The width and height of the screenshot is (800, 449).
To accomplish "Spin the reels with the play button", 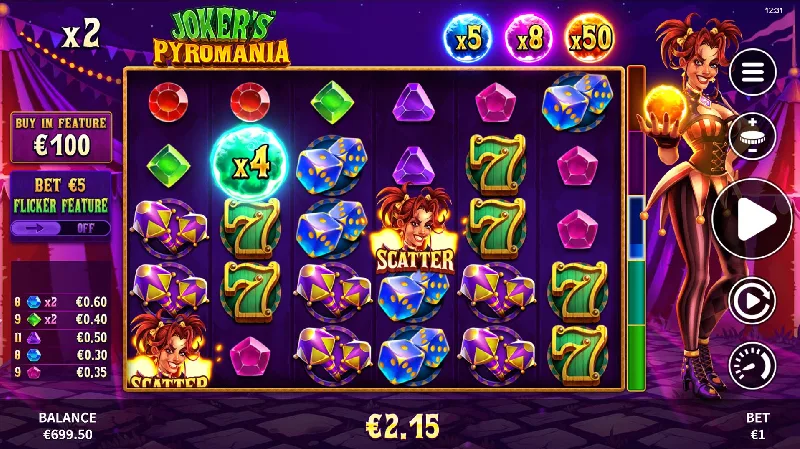I will coord(752,220).
